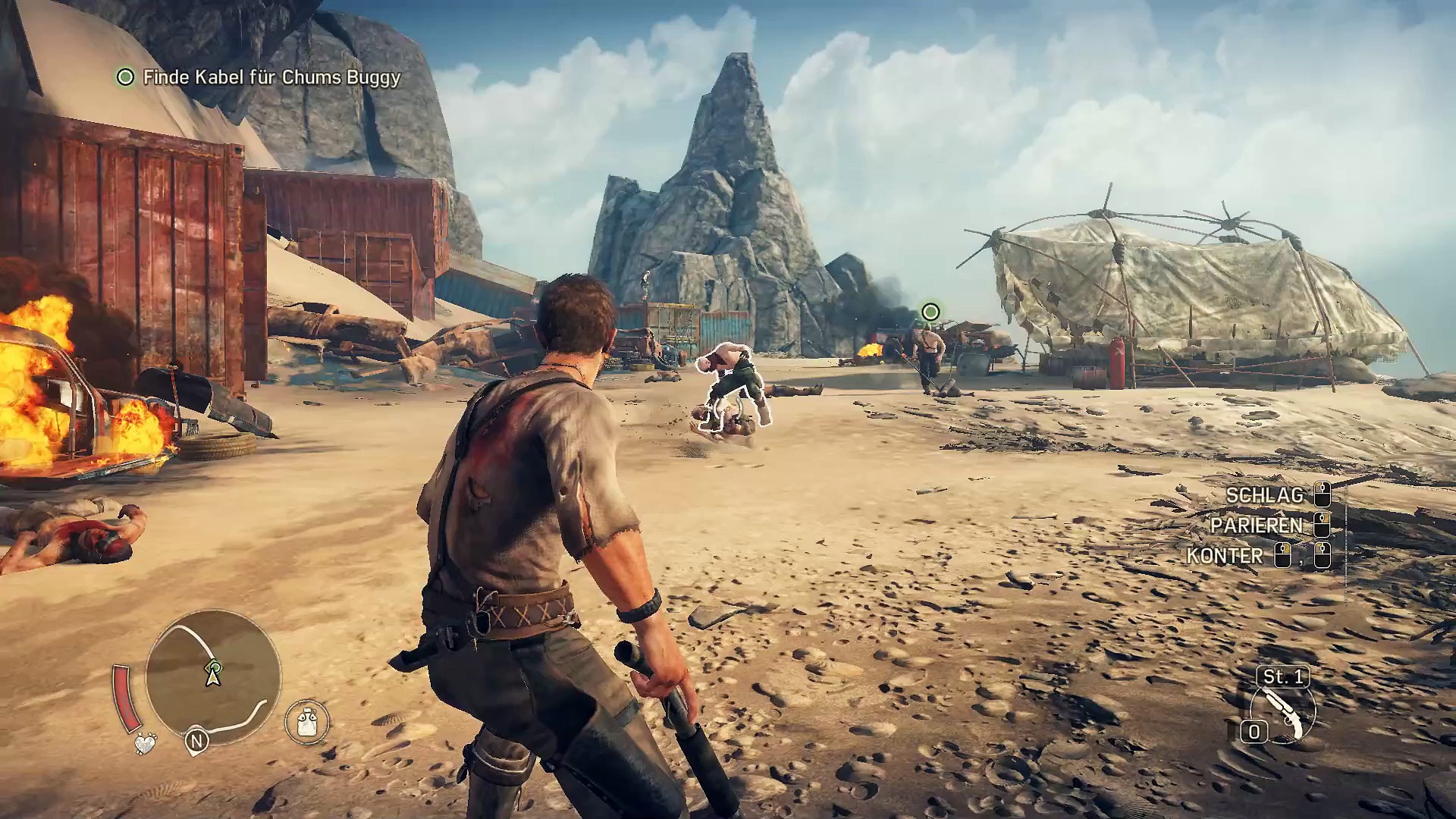Click the north compass marker on the minimap
The width and height of the screenshot is (1456, 819).
[x=197, y=740]
